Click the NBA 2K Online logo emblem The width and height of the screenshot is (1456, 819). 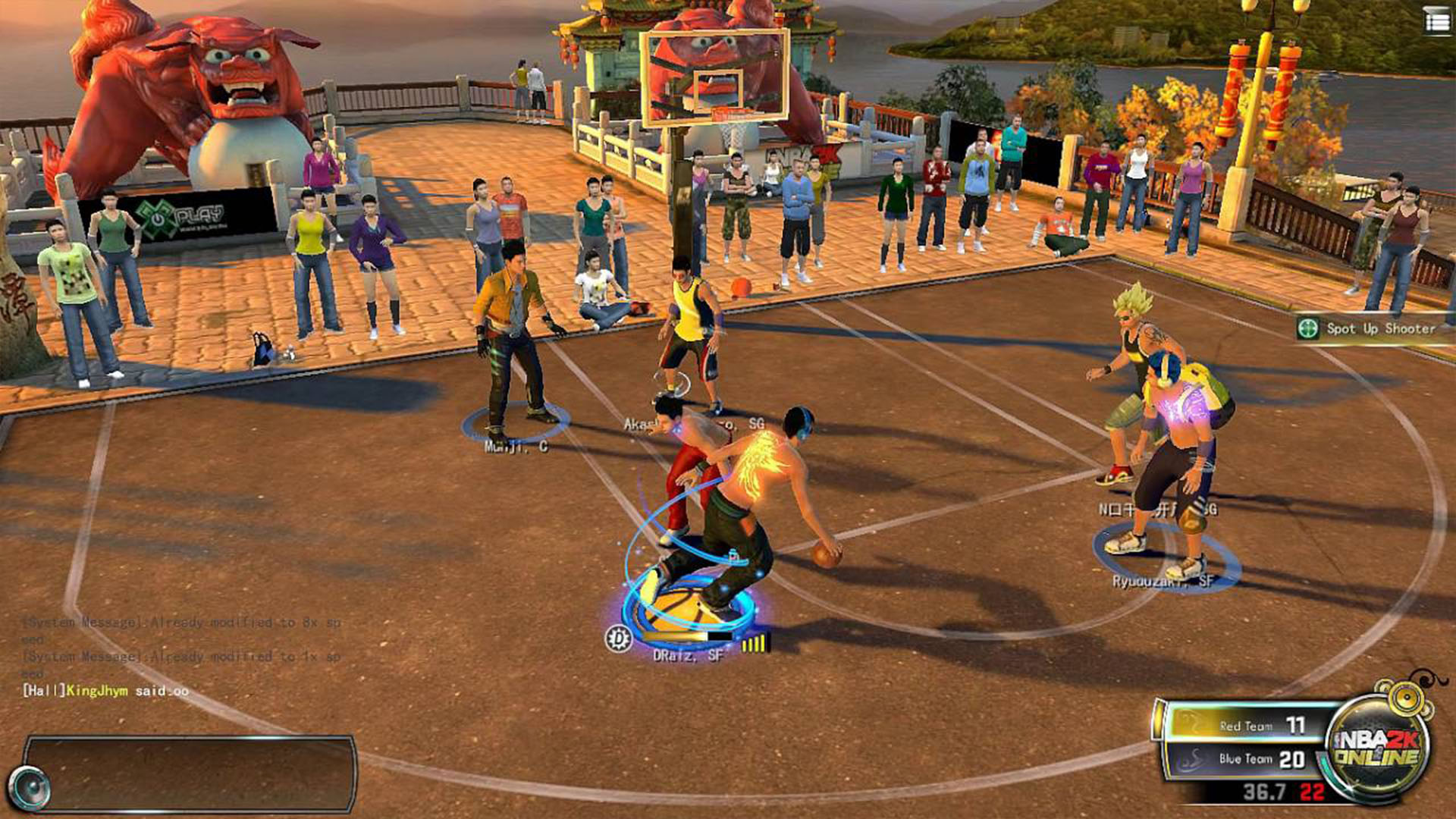point(1376,748)
